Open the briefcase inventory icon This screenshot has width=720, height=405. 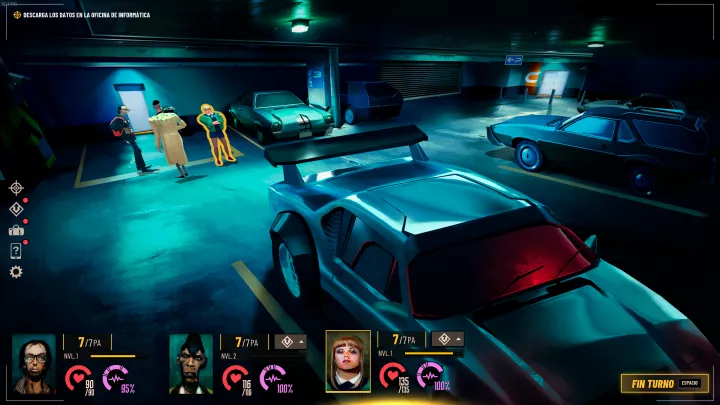16,230
